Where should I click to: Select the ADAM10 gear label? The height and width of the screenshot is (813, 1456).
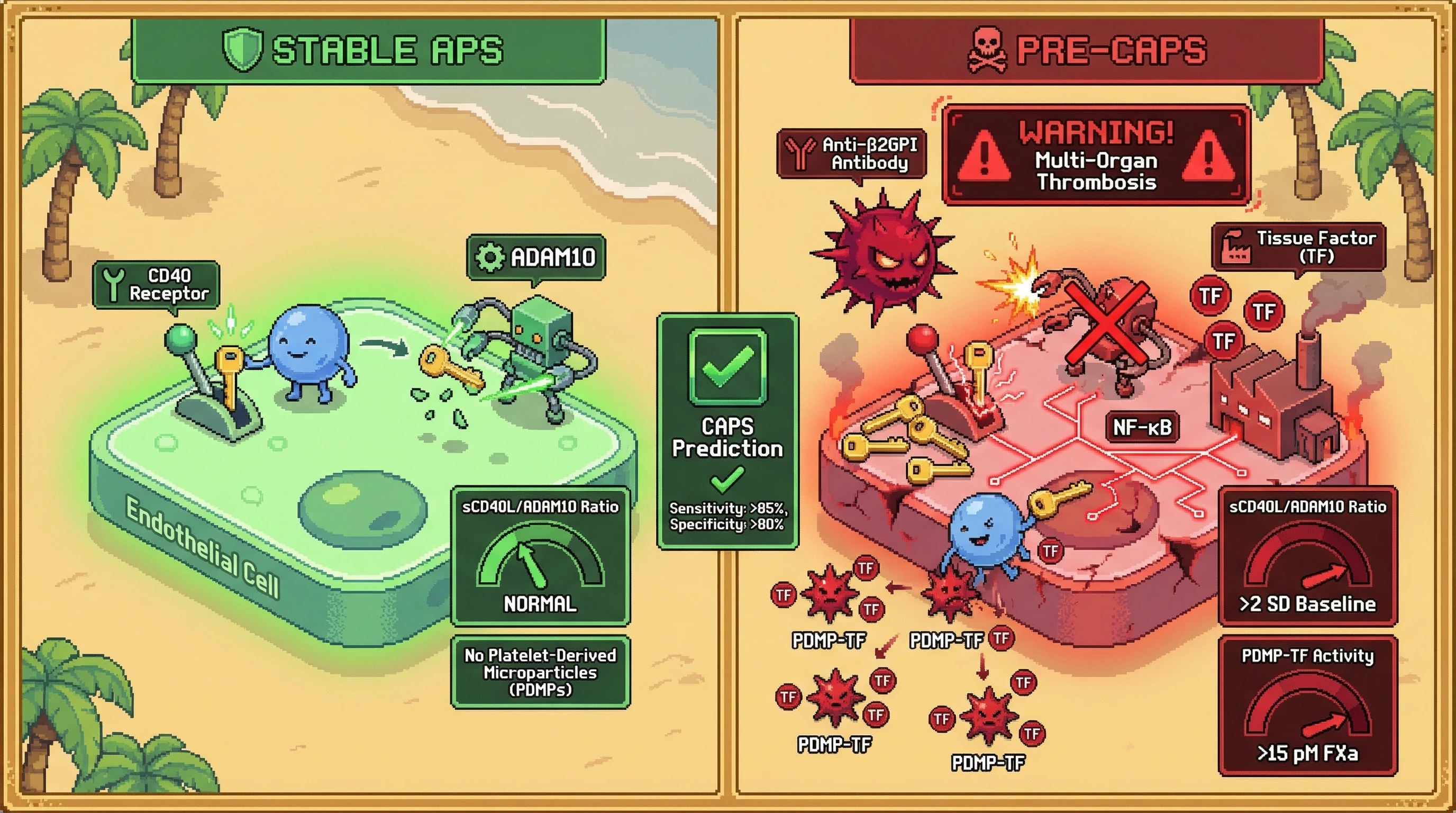coord(536,258)
